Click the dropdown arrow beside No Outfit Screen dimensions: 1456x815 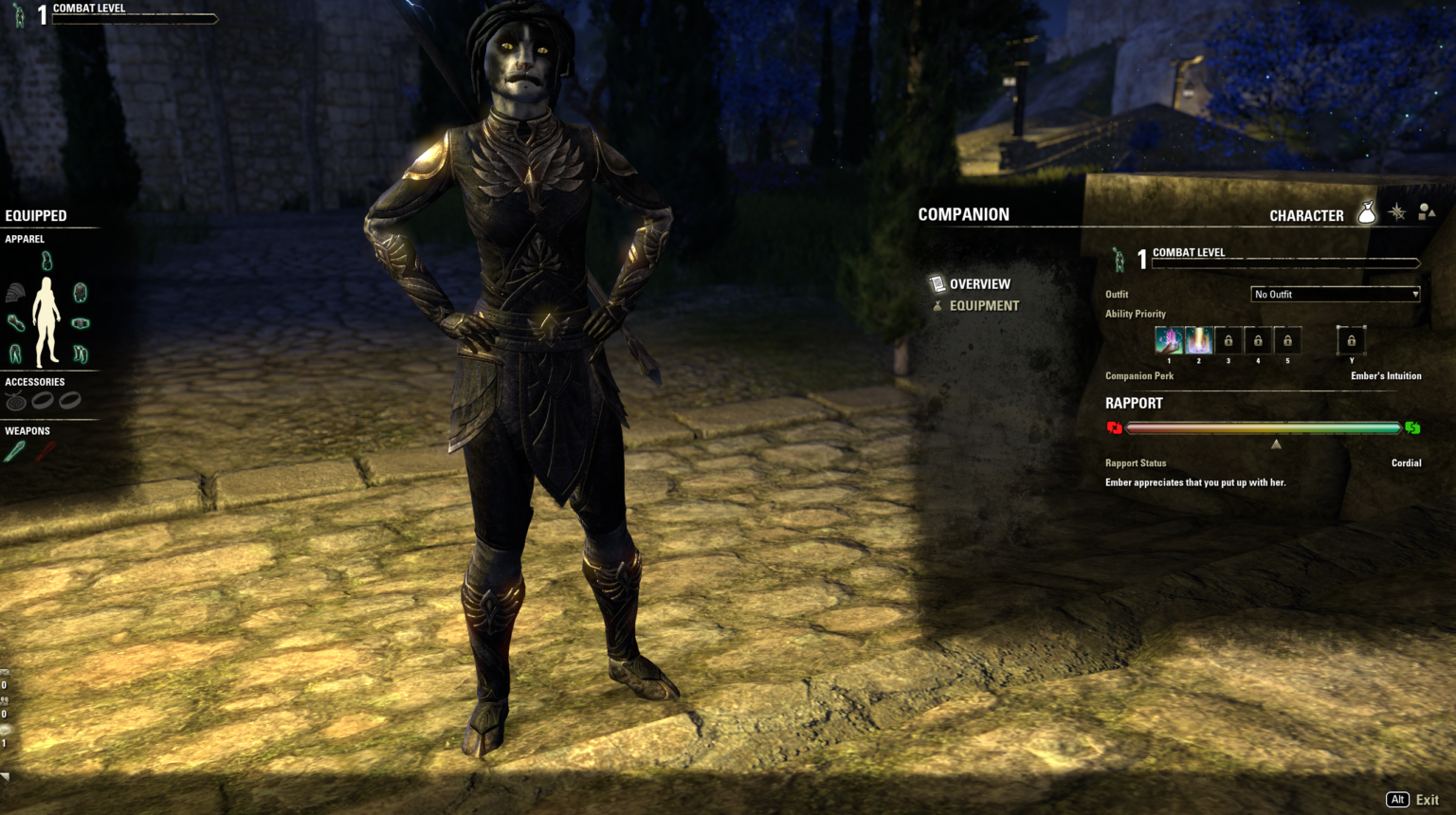[1414, 294]
